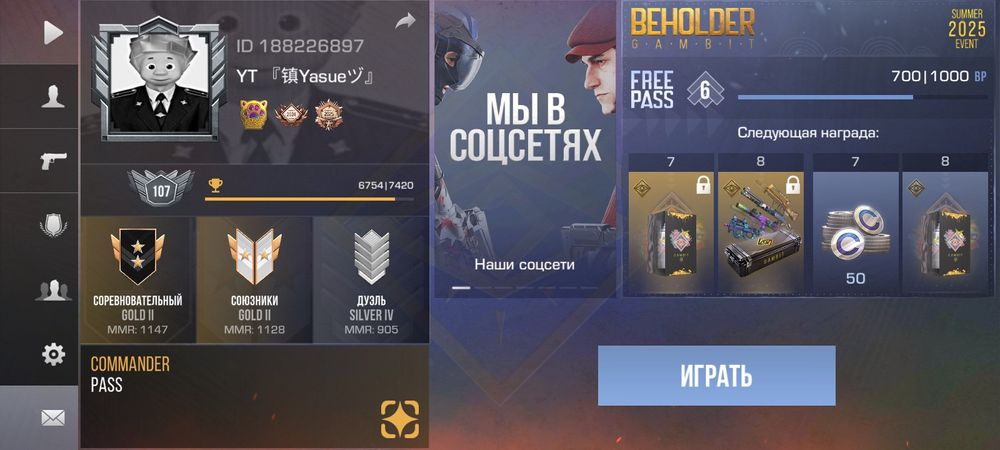1000x450 pixels.
Task: Open the Beholder Gambit event header
Action: [808, 32]
